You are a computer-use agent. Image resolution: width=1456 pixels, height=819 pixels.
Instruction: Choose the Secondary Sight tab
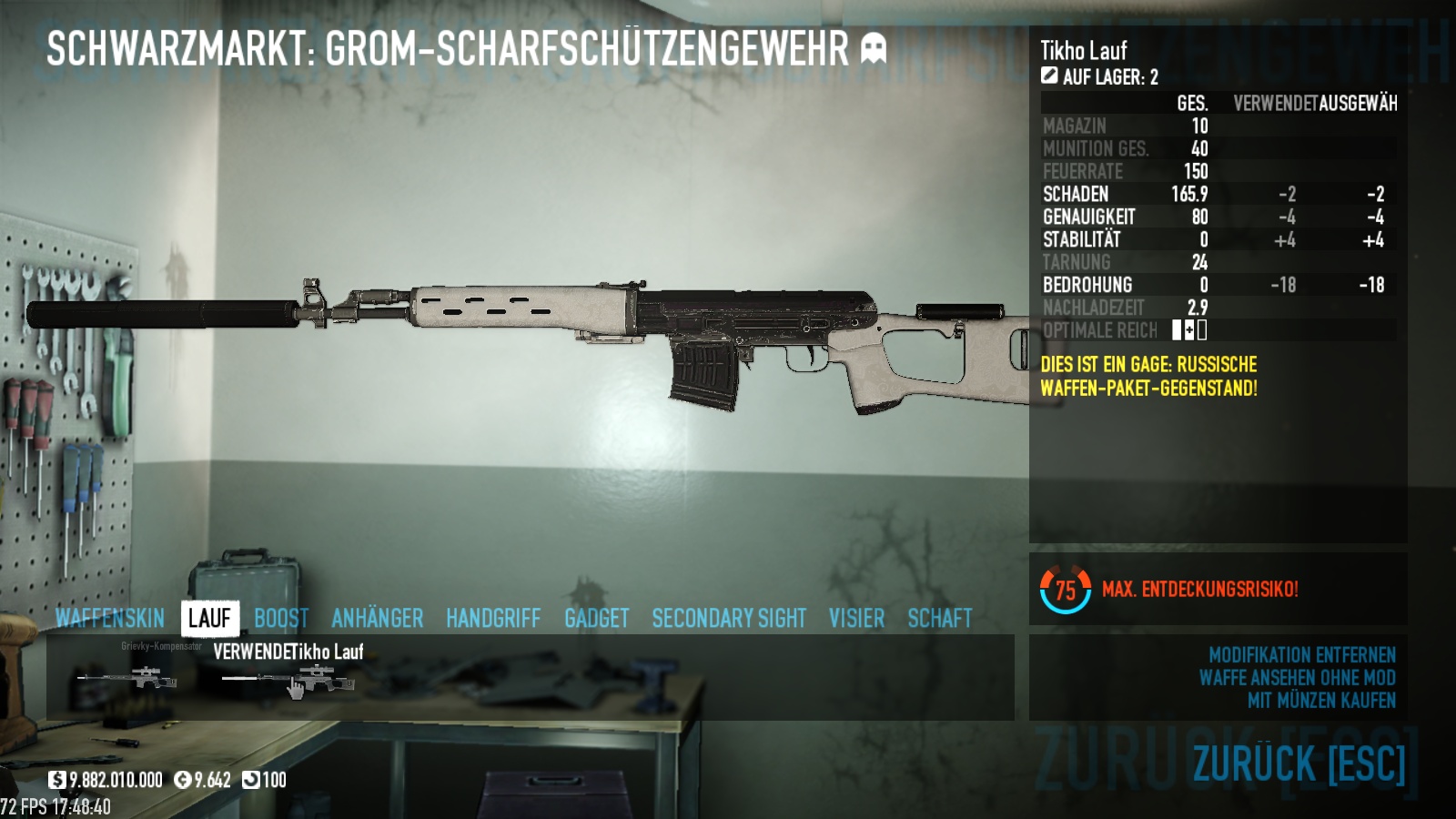coord(729,619)
